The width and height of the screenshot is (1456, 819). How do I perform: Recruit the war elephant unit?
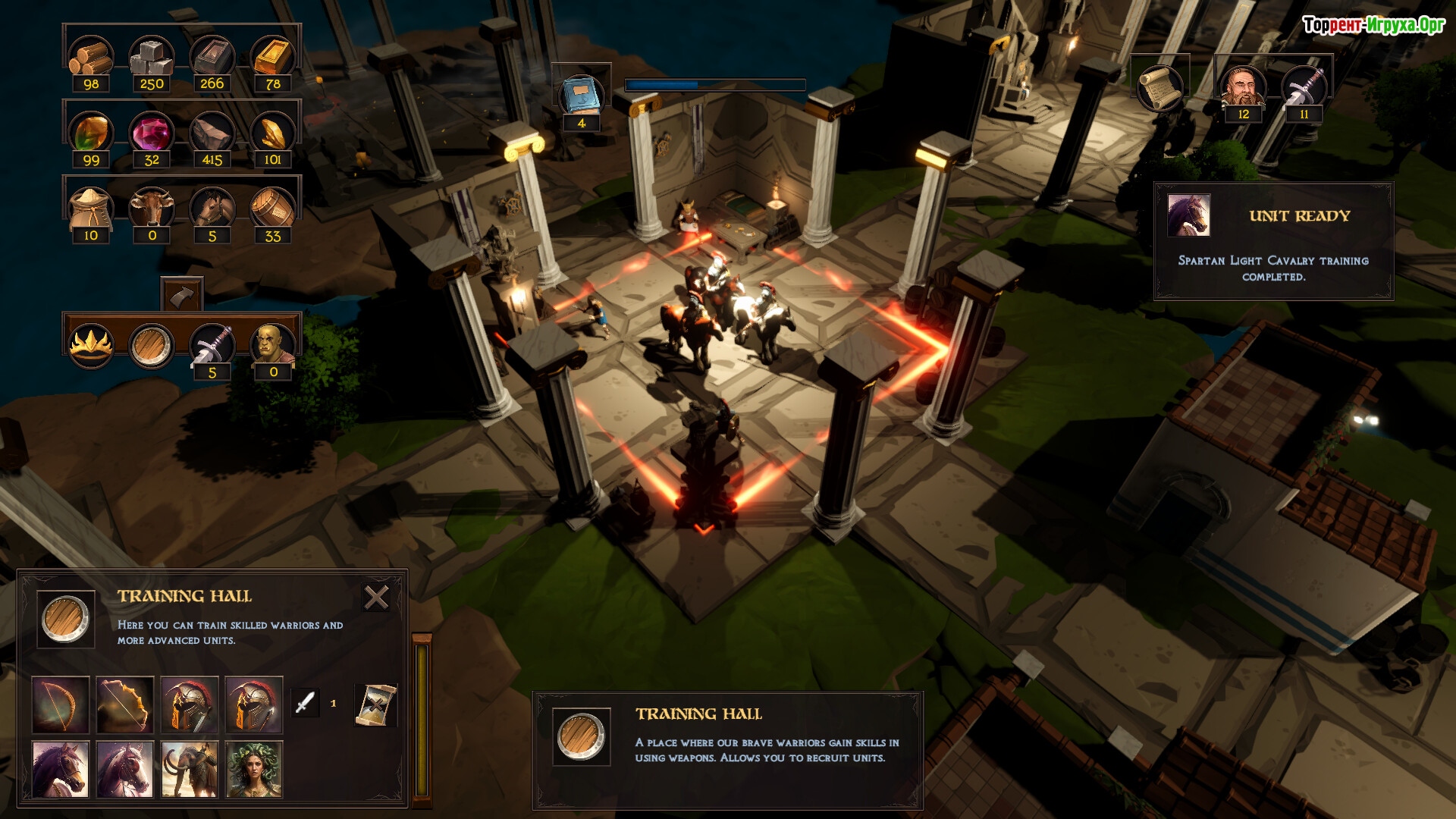click(190, 769)
